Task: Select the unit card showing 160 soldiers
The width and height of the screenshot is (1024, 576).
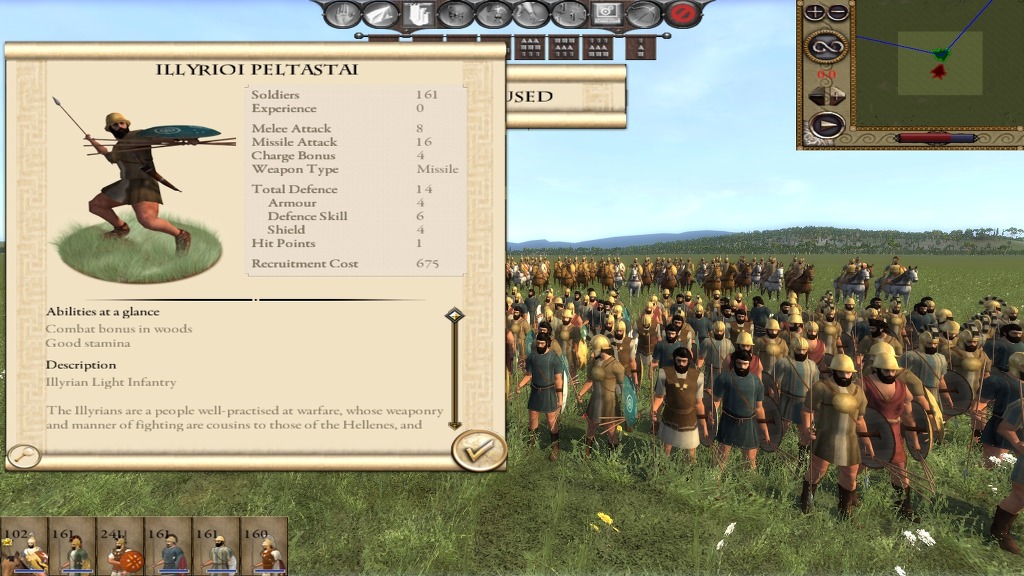Action: [x=264, y=546]
